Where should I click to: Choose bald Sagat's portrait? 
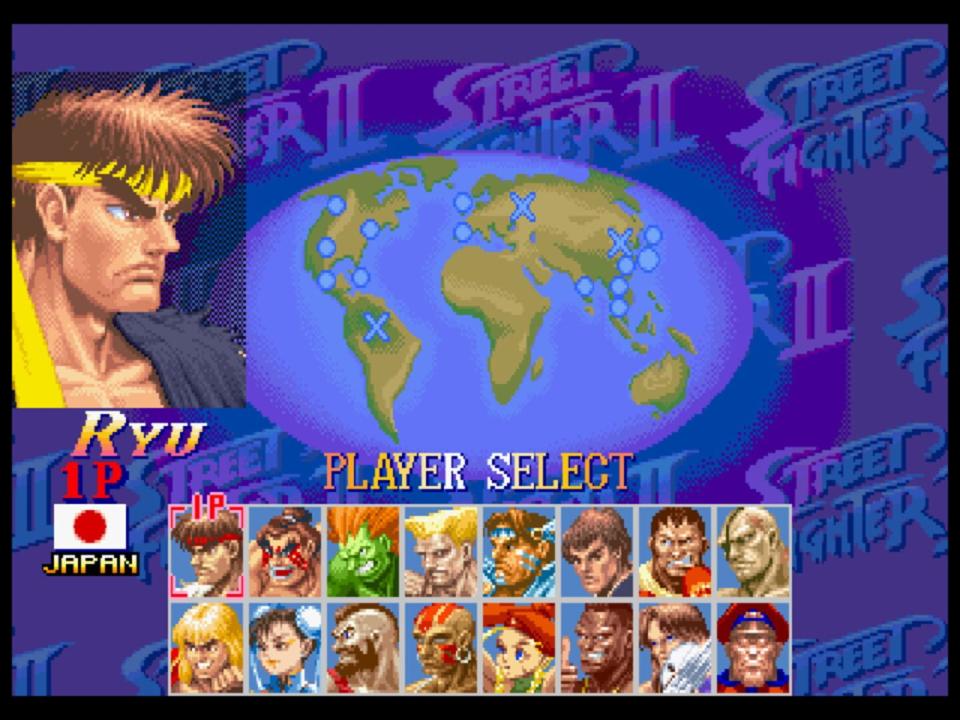[753, 552]
